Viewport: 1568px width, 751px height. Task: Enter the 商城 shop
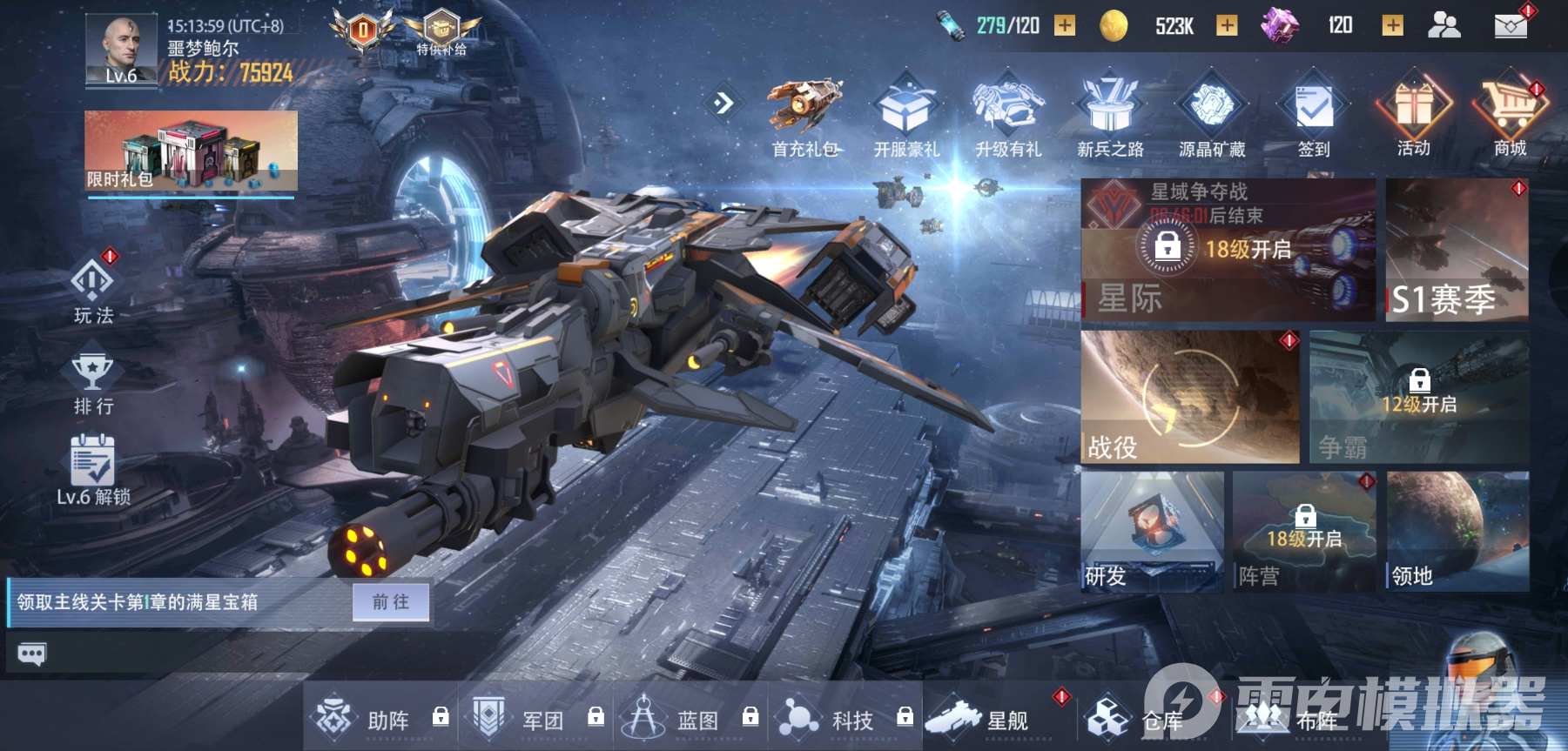tap(1511, 119)
